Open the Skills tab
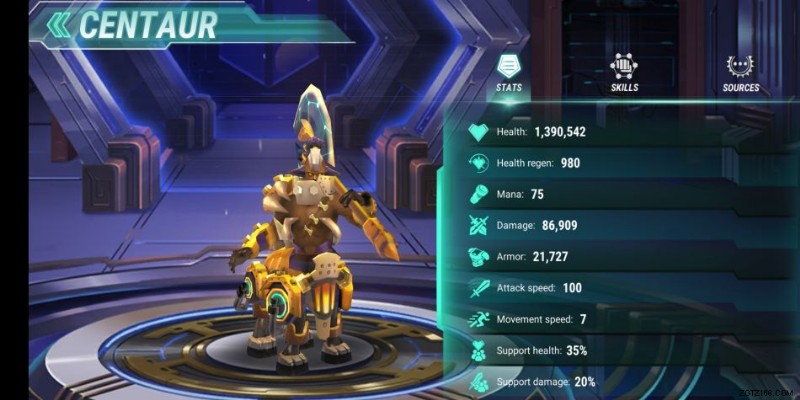The width and height of the screenshot is (800, 400). 624,73
